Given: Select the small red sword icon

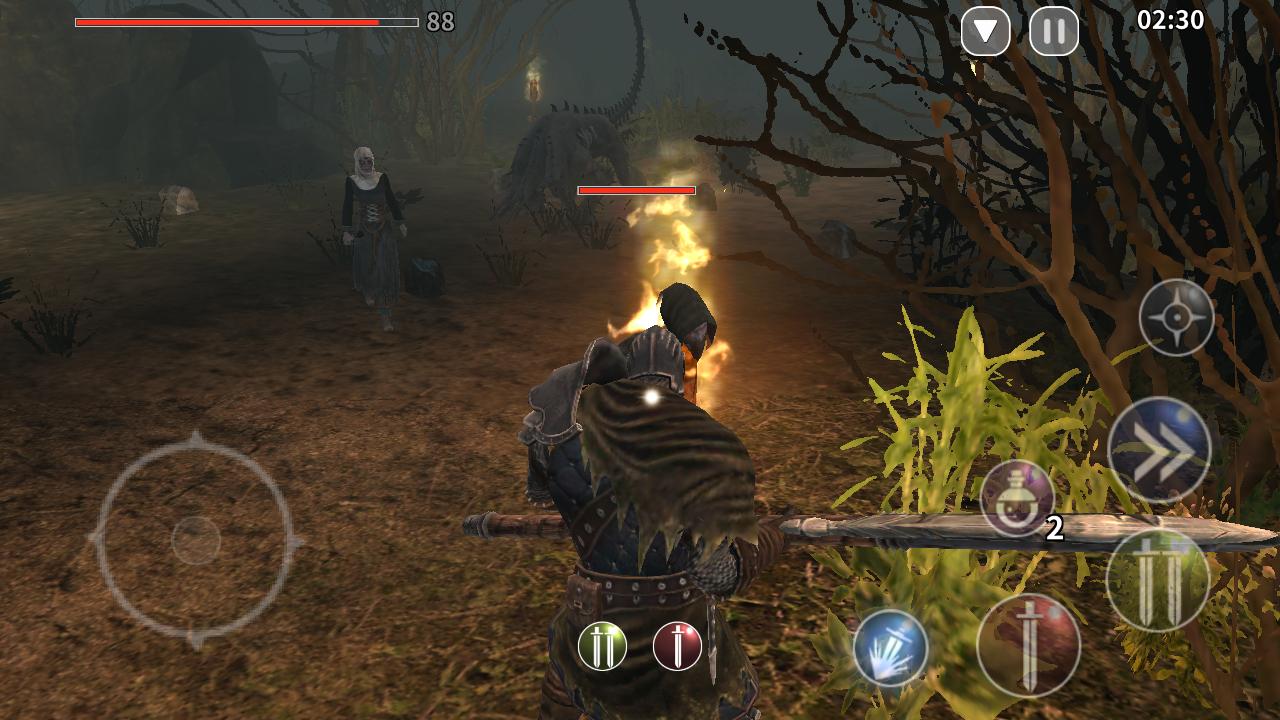Looking at the screenshot, I should [677, 646].
